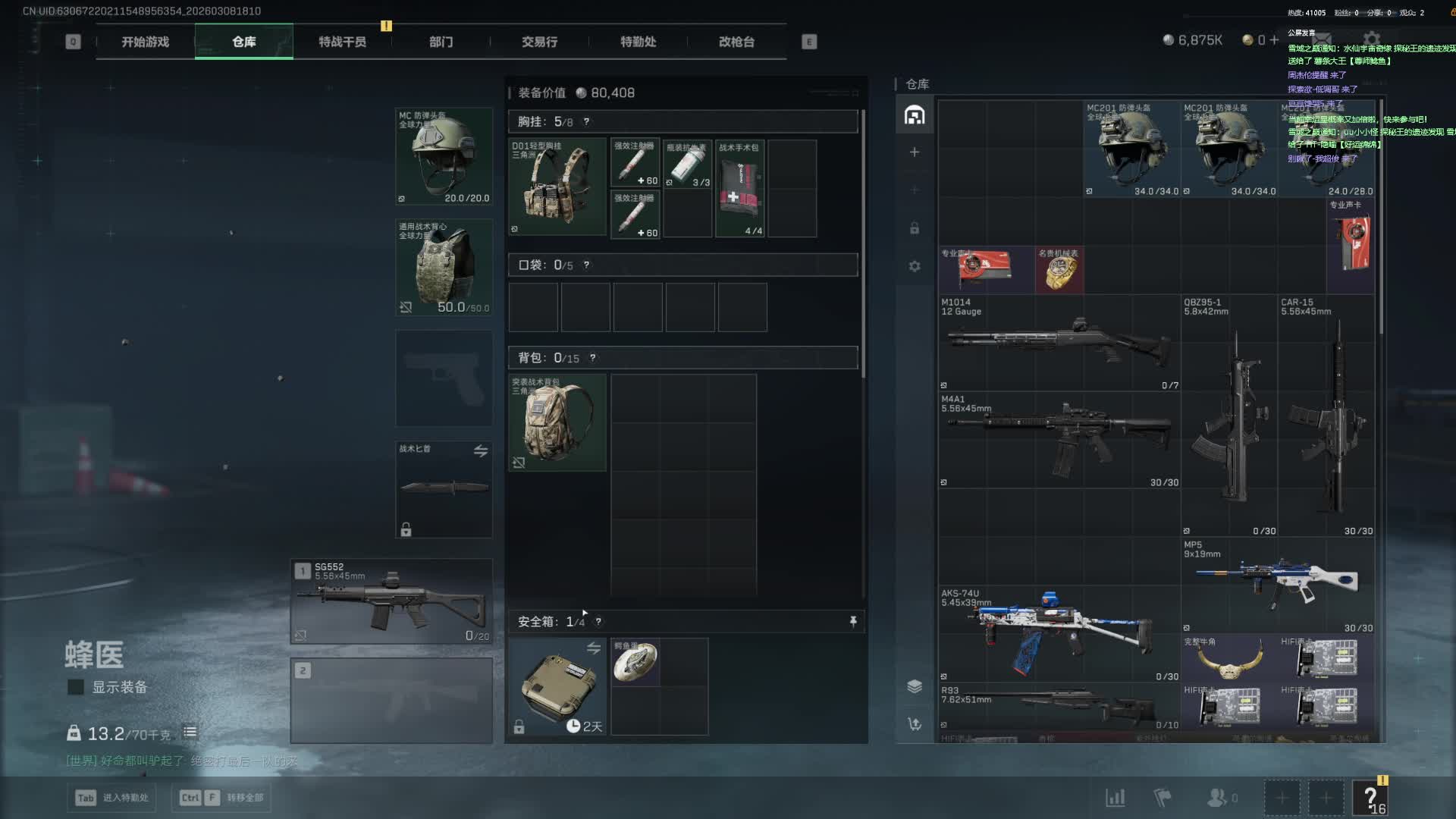Click the safe box container

click(557, 686)
